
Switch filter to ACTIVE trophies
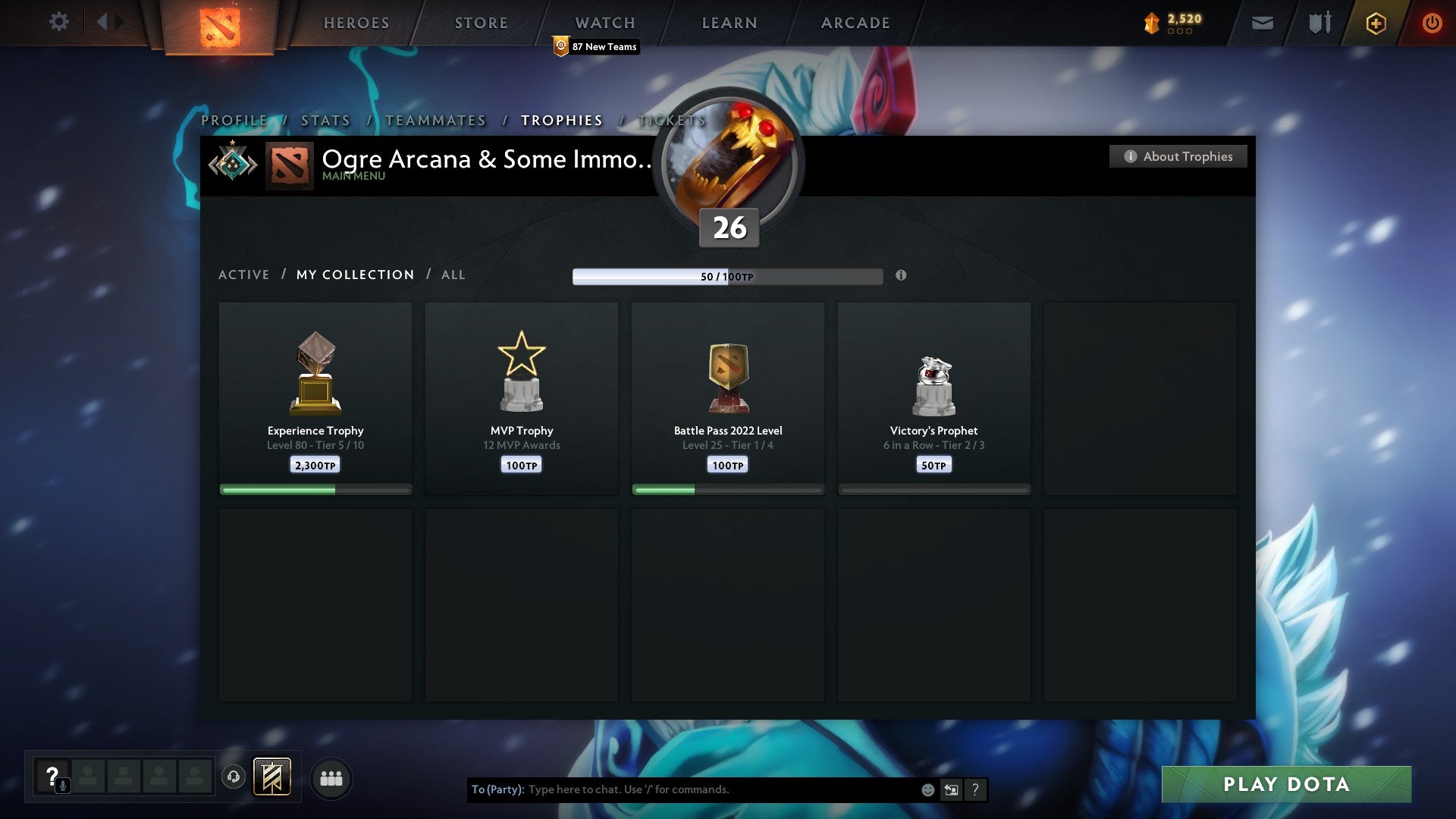point(244,275)
